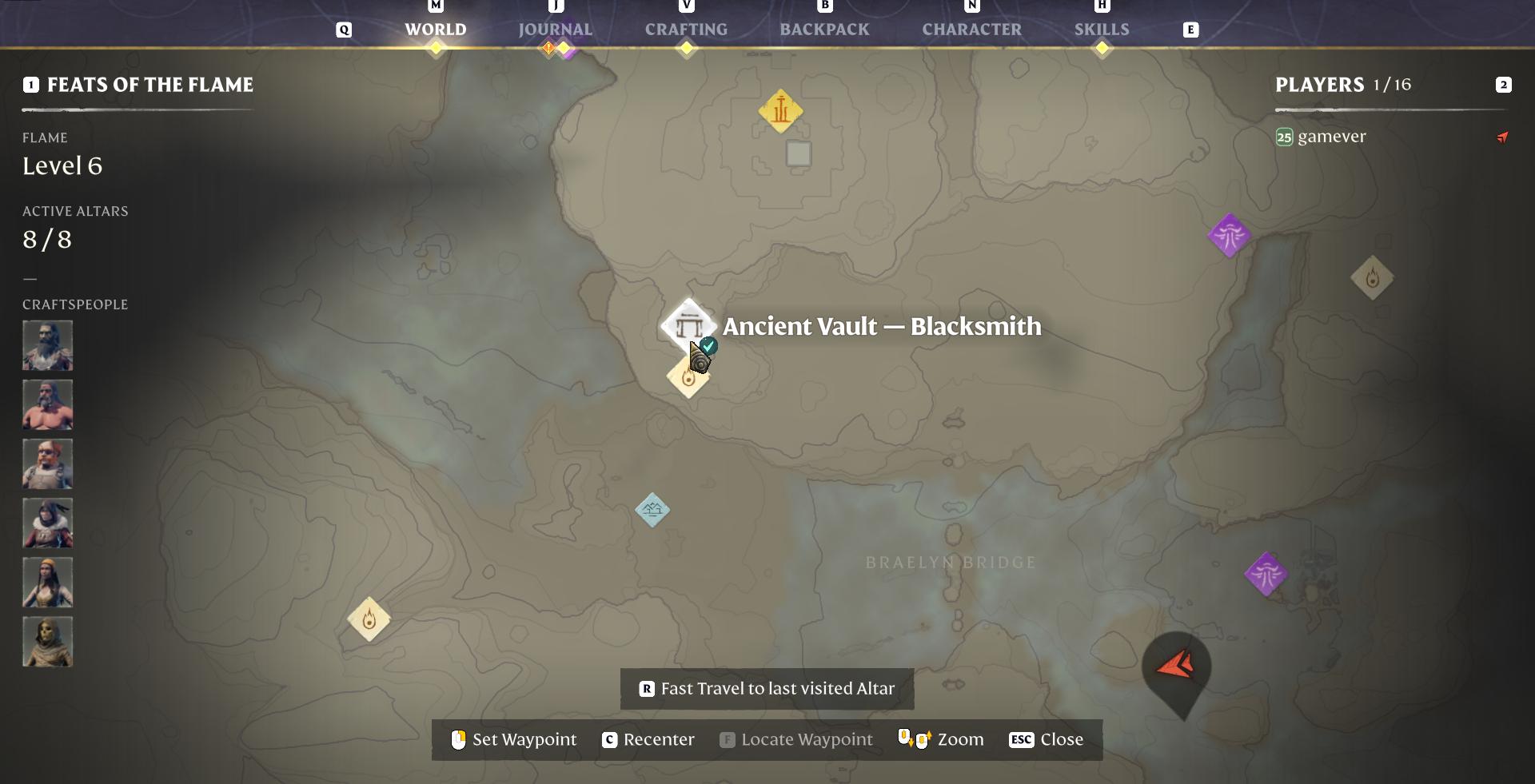Select the blue diamond map marker
Viewport: 1535px width, 784px height.
(652, 509)
